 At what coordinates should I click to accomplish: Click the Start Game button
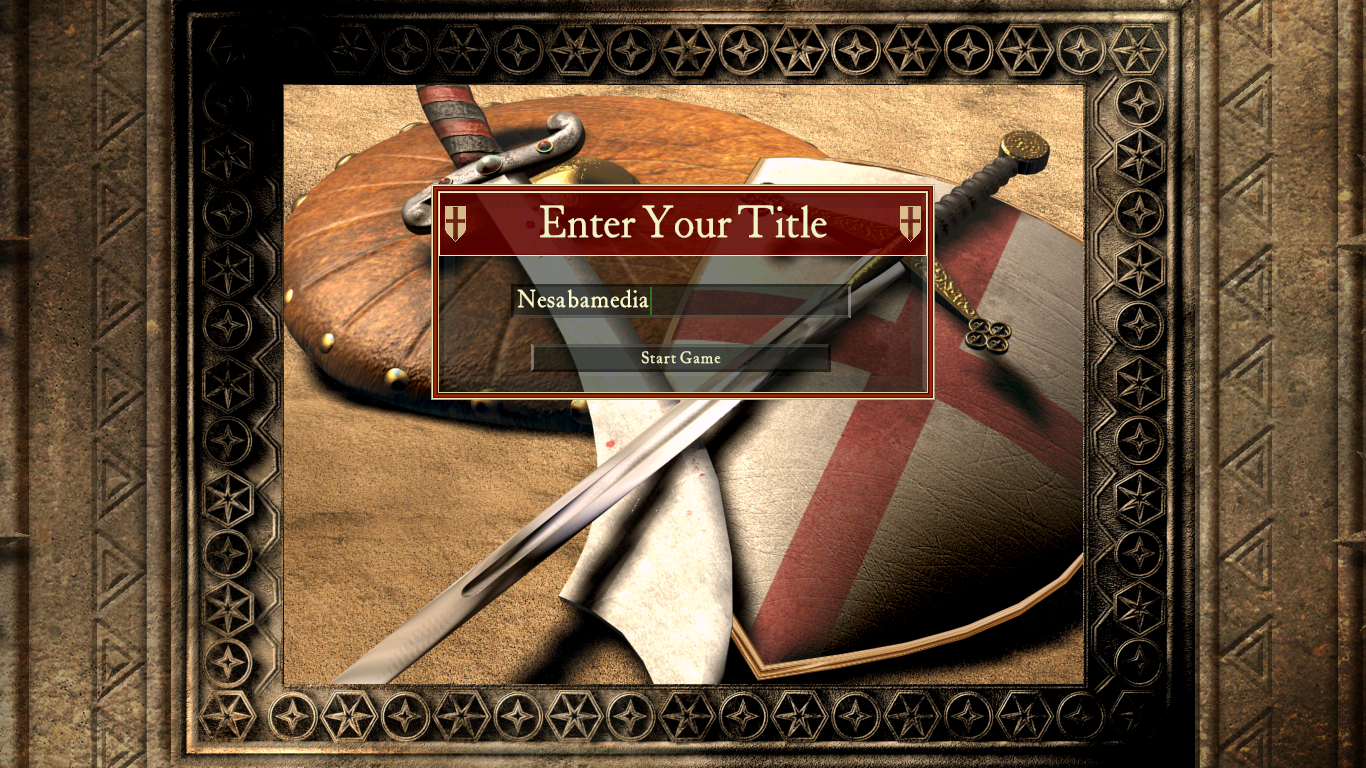click(680, 358)
